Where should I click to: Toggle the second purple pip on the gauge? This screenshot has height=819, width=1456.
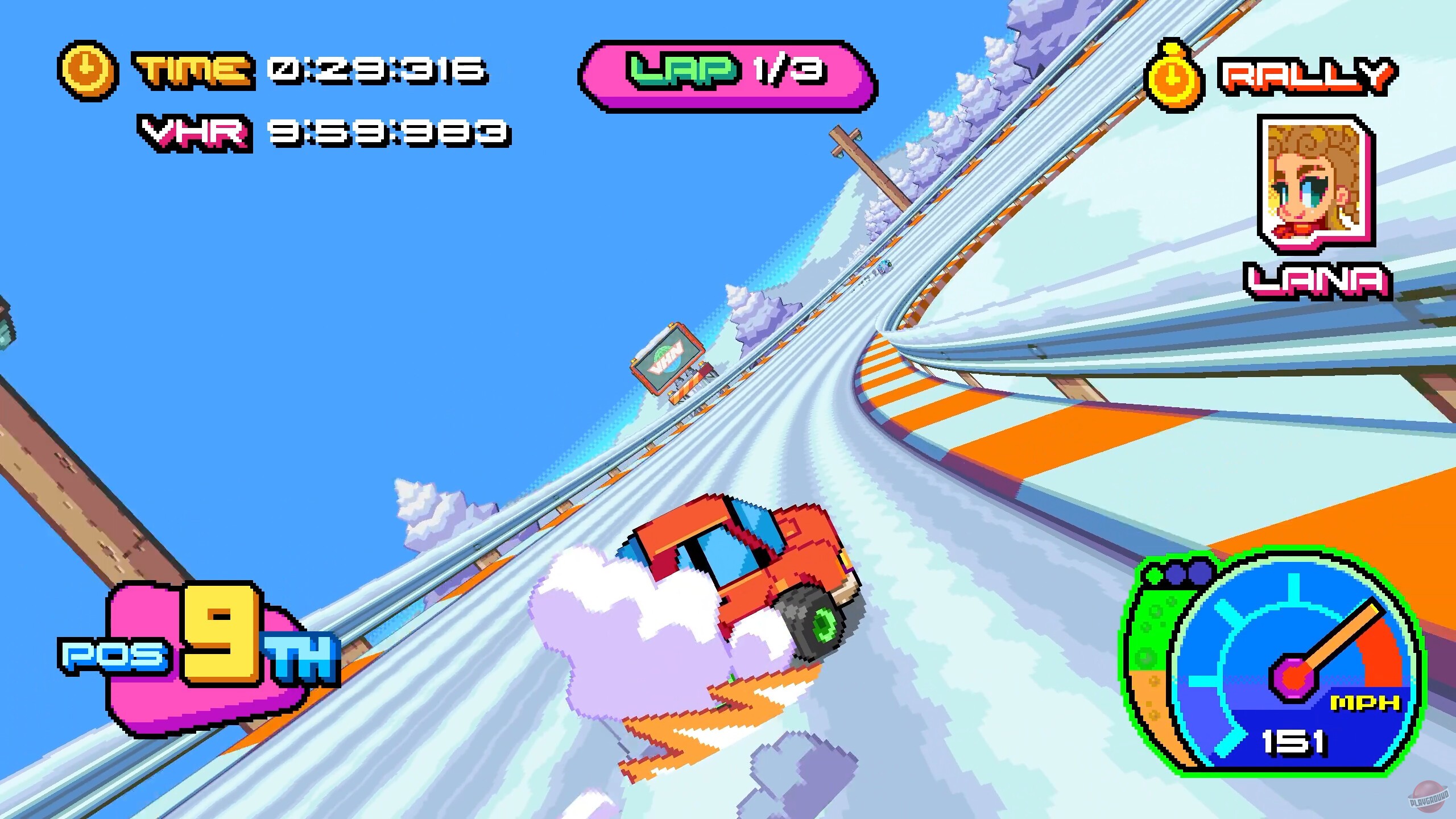(x=1199, y=573)
